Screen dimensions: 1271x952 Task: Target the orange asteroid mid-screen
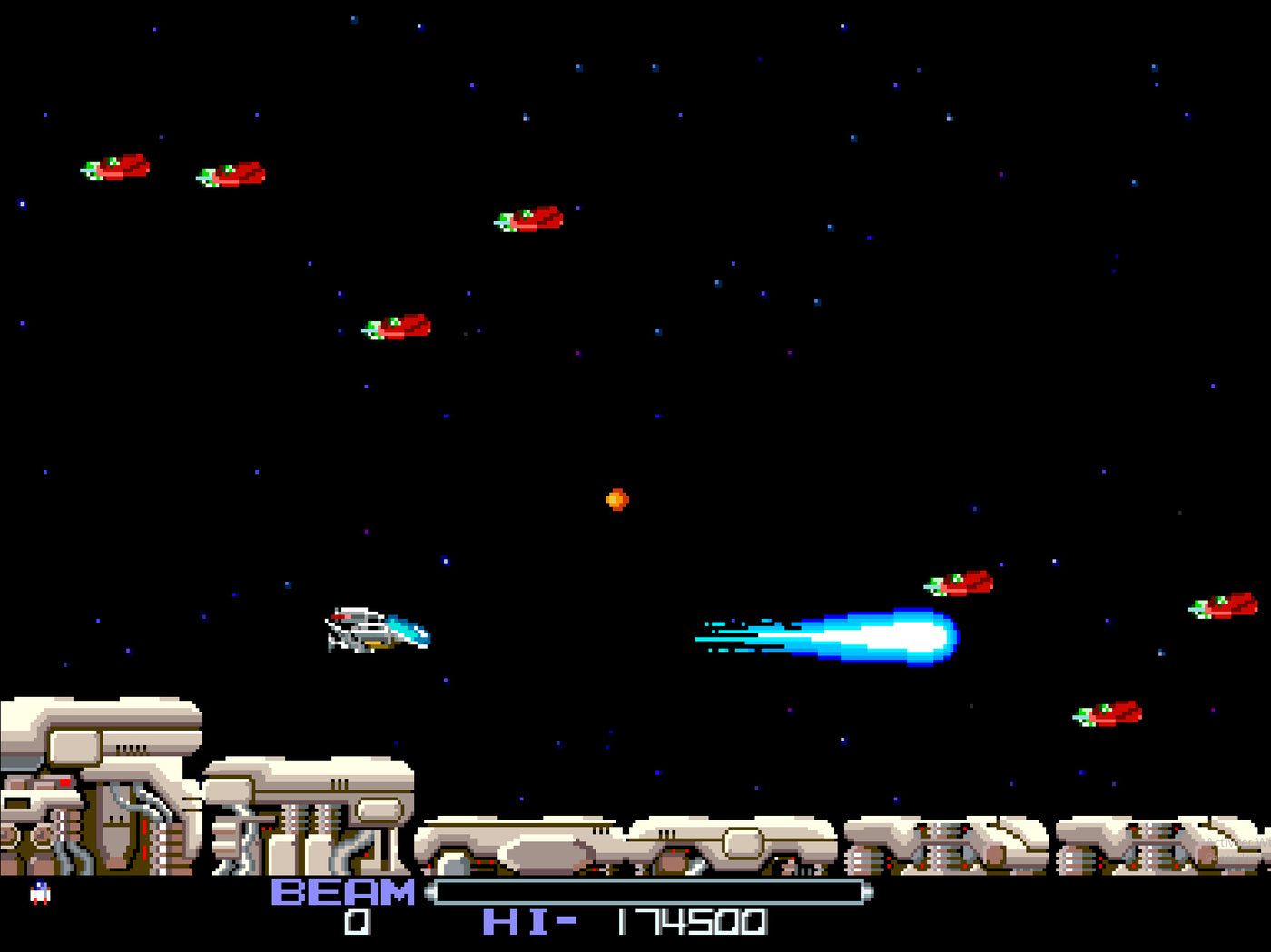(616, 498)
